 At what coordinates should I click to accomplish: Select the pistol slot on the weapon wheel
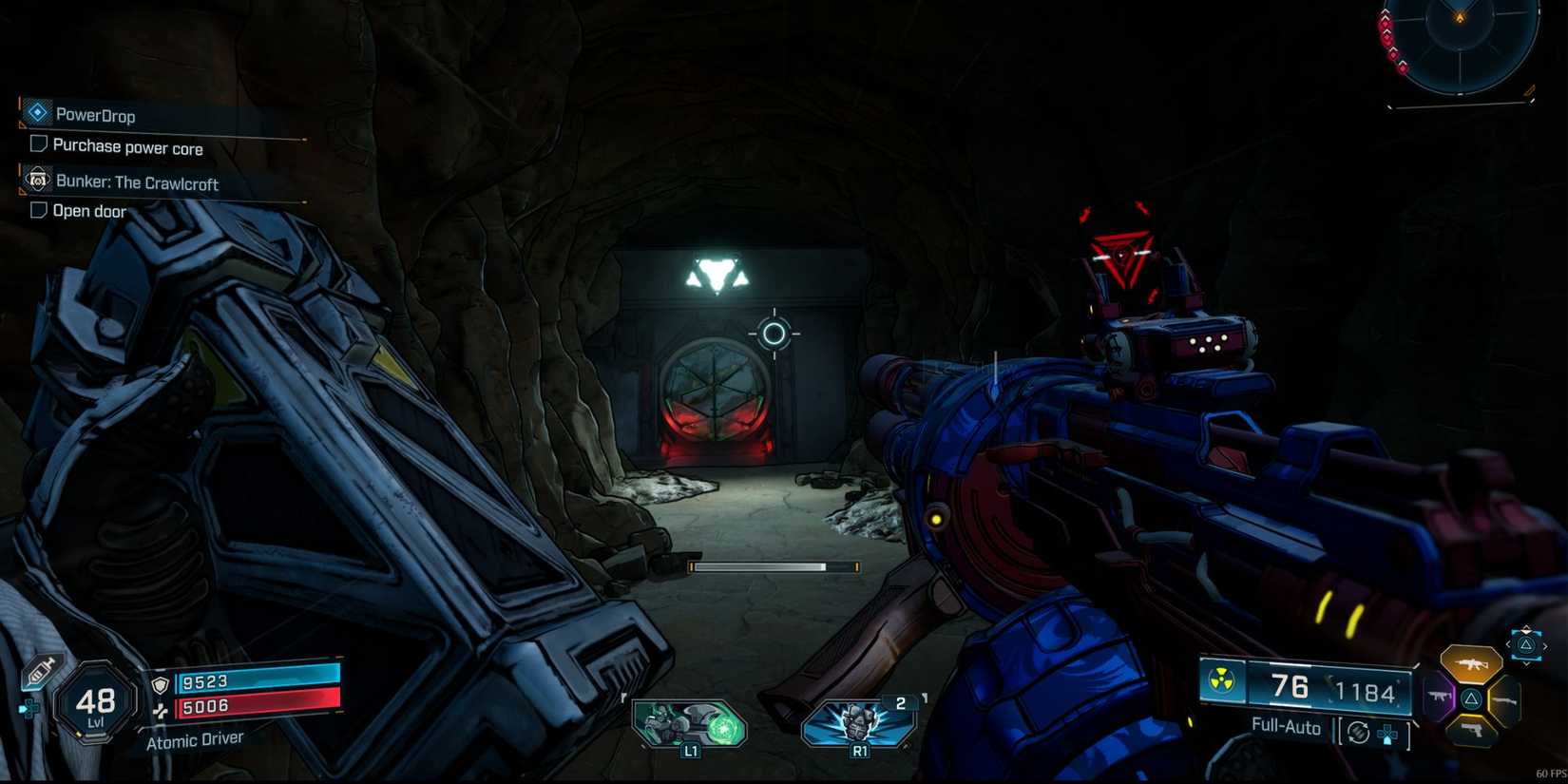point(1472,731)
